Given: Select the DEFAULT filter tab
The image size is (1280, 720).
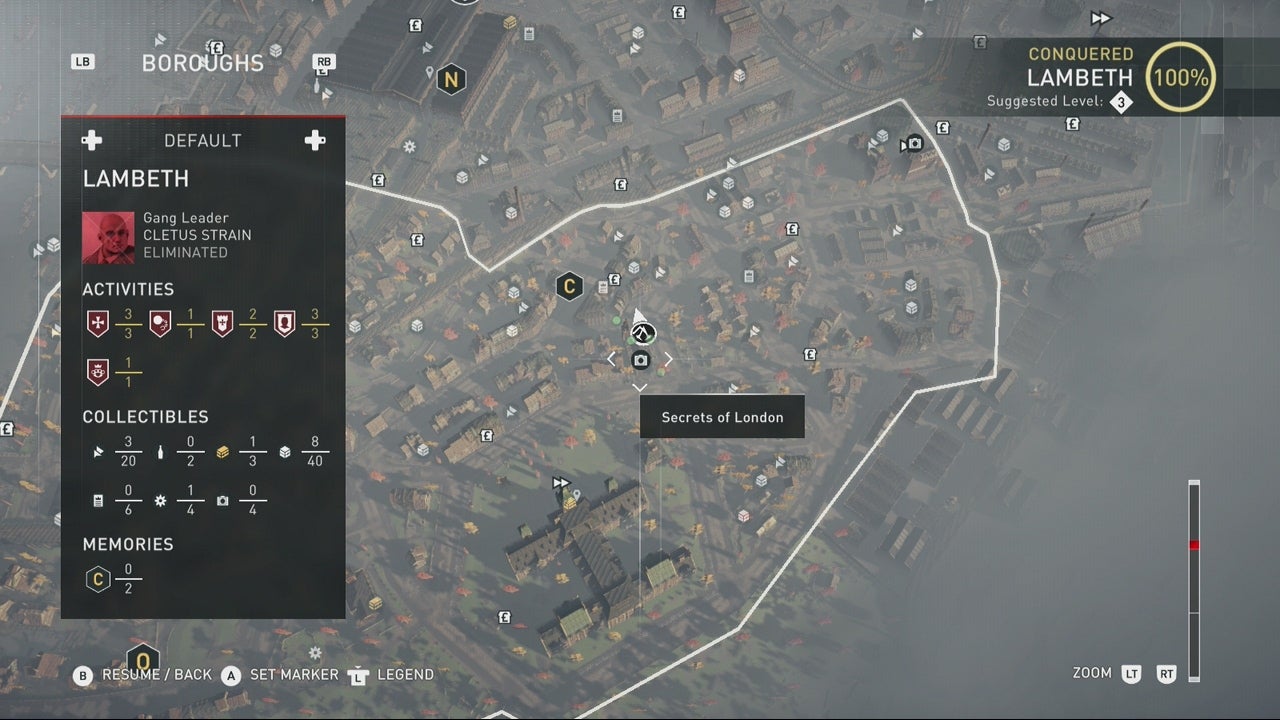Looking at the screenshot, I should point(203,140).
